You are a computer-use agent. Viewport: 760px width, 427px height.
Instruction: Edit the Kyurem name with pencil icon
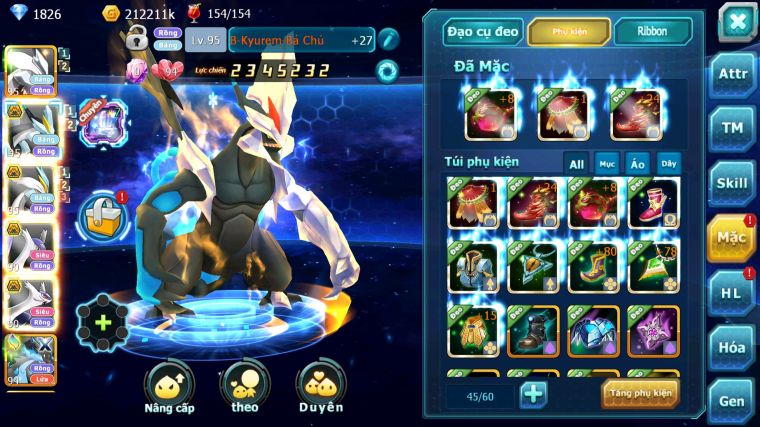pyautogui.click(x=388, y=39)
